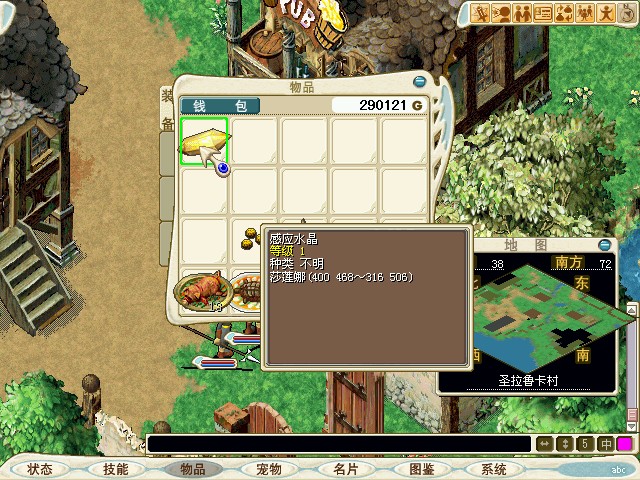
Task: Click the compass icon at top right
Action: pyautogui.click(x=624, y=14)
